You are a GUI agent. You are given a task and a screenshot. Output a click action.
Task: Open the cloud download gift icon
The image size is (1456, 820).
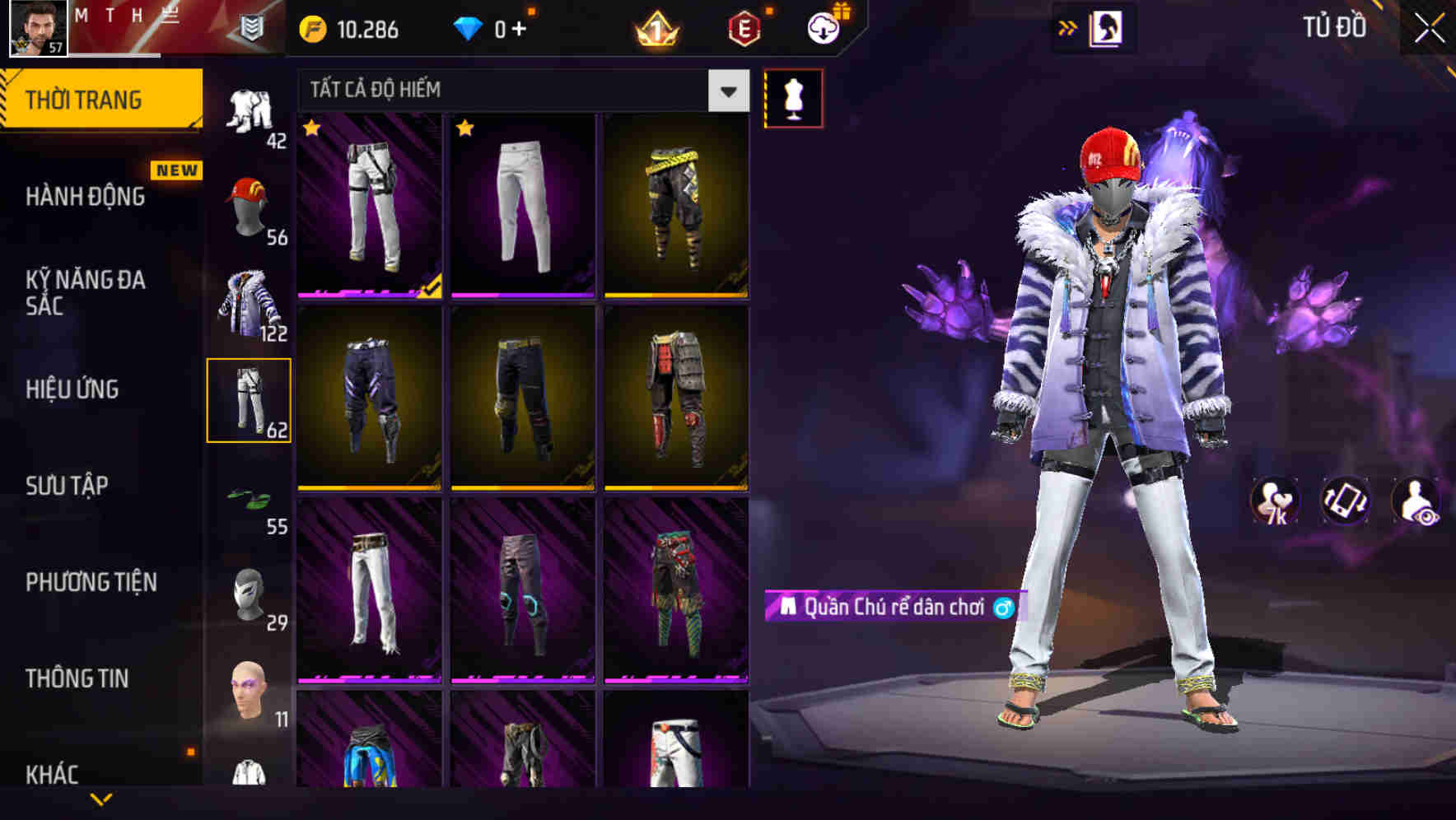823,27
